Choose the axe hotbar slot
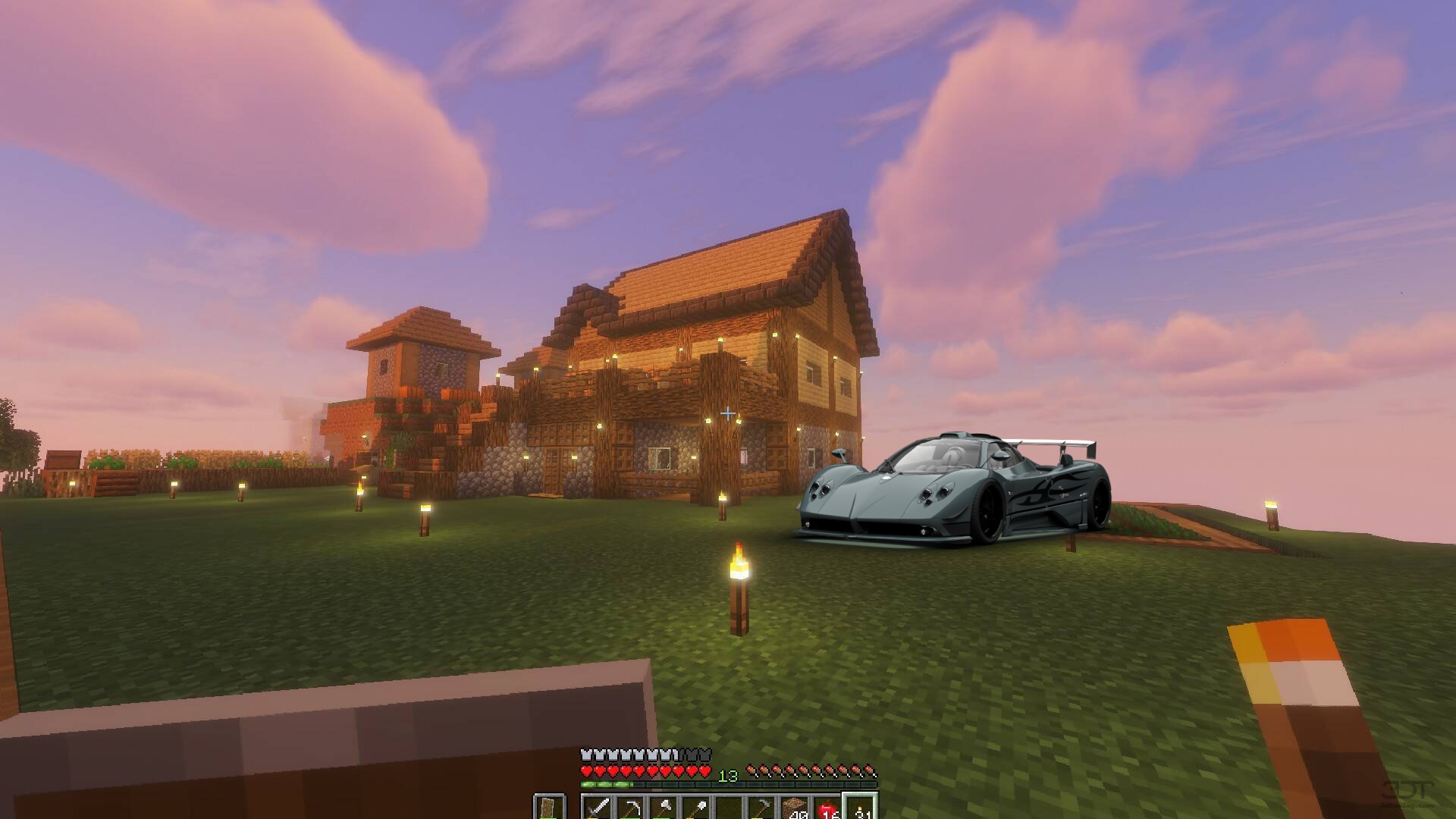Screen dimensions: 1456x819 pyautogui.click(x=663, y=807)
